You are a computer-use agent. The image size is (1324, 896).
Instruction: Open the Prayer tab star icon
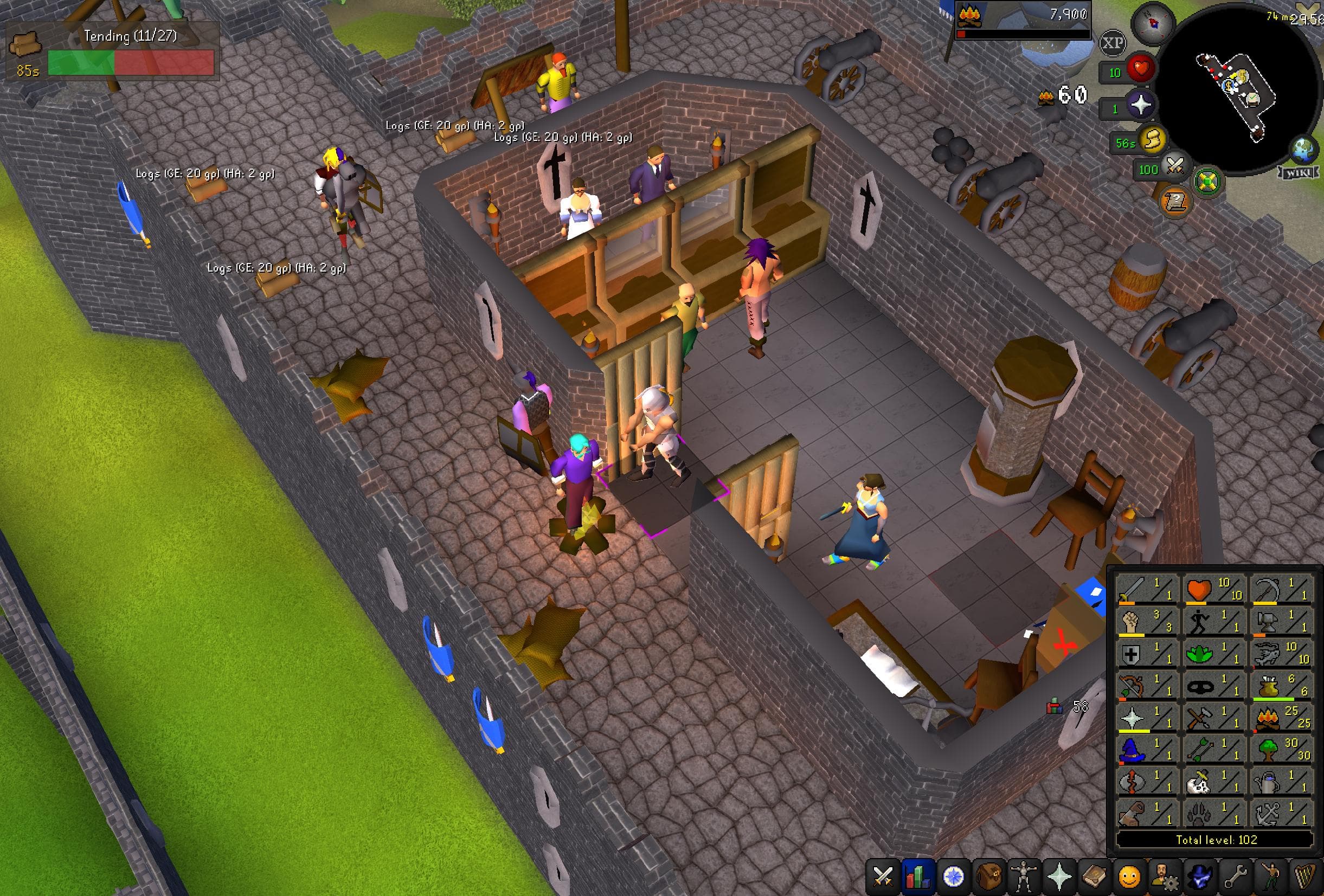coord(1058,878)
